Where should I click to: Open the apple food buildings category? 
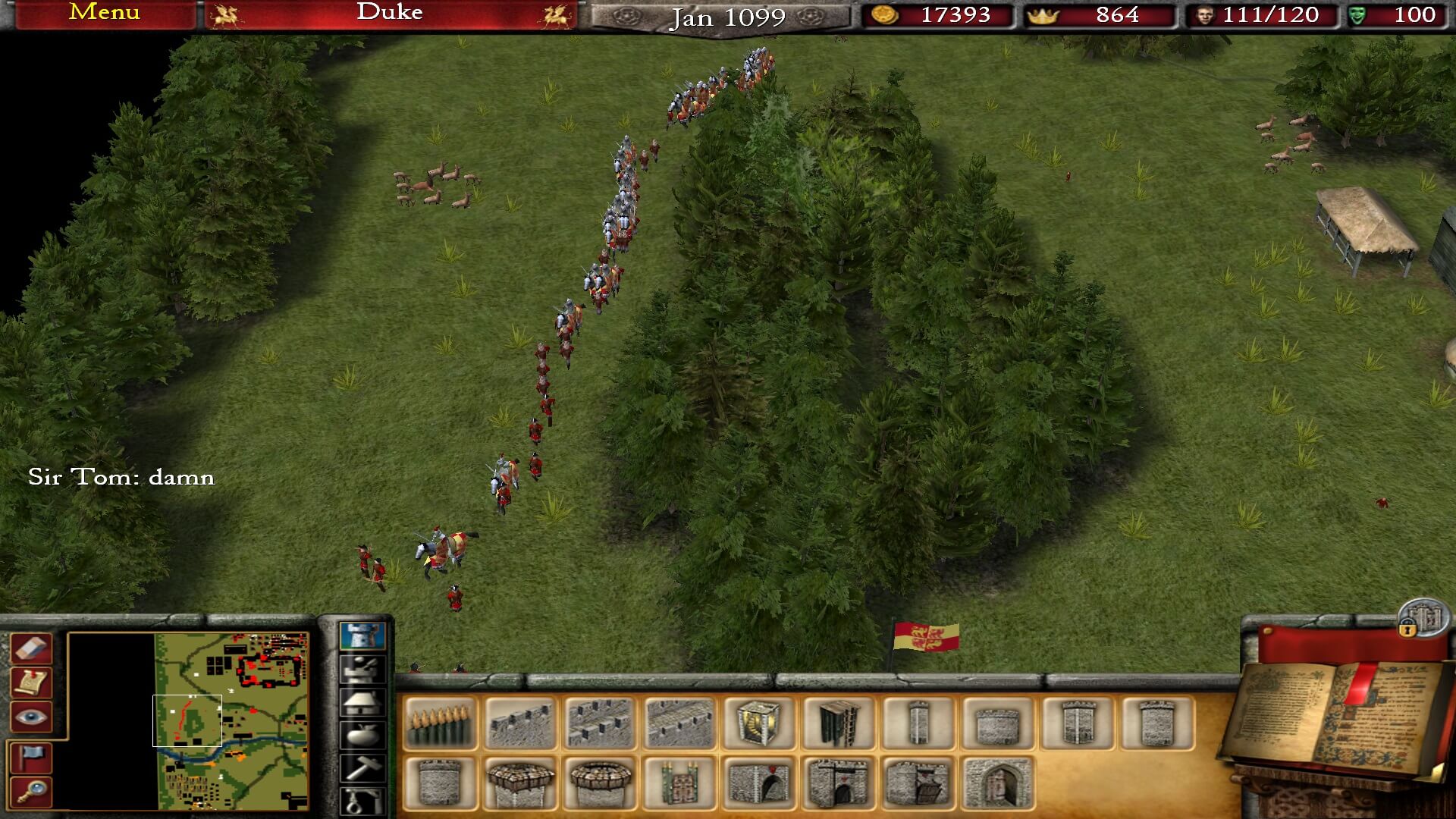click(x=362, y=734)
